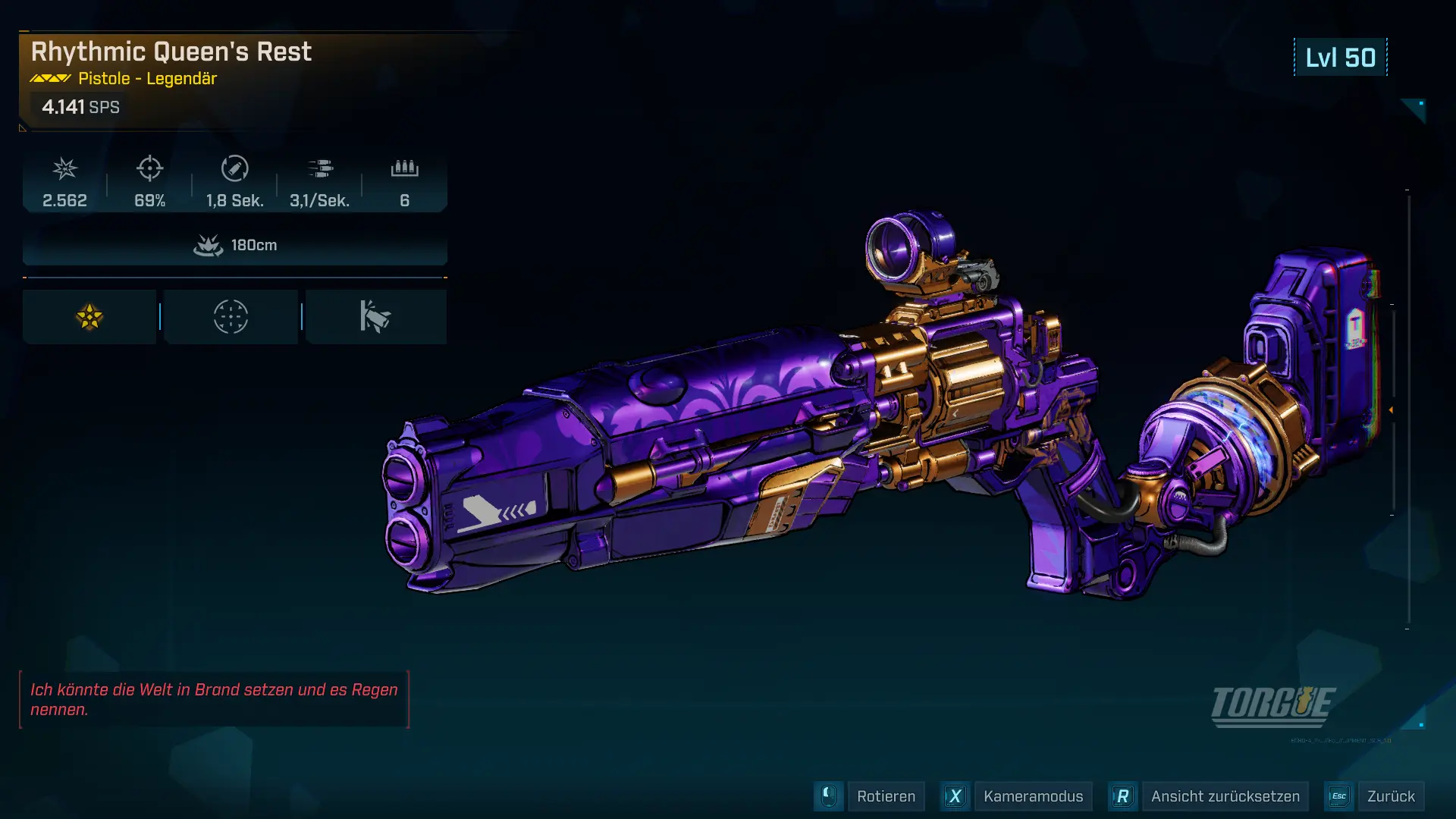Choose Ansicht zurücksetzen

coord(1225,796)
